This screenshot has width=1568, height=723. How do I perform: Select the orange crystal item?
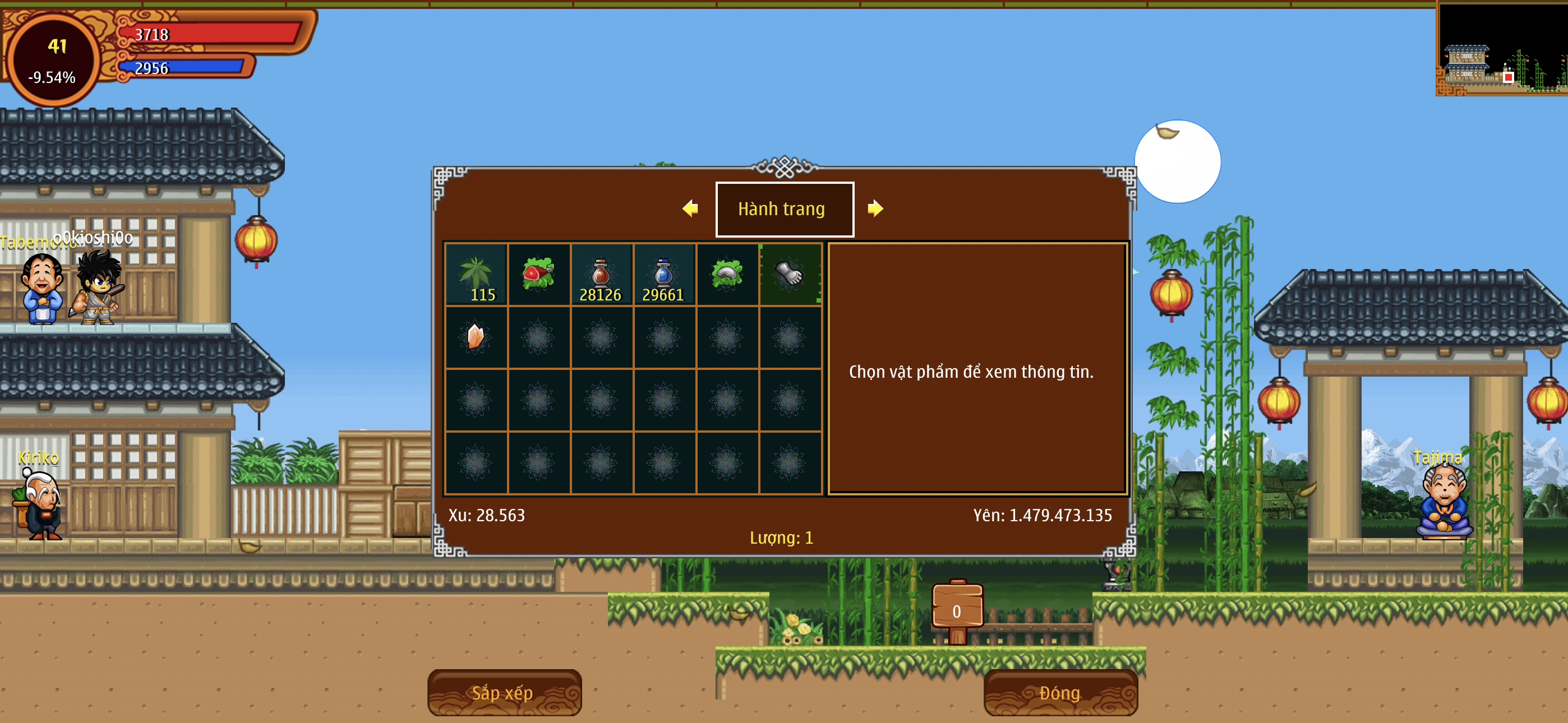pyautogui.click(x=476, y=337)
